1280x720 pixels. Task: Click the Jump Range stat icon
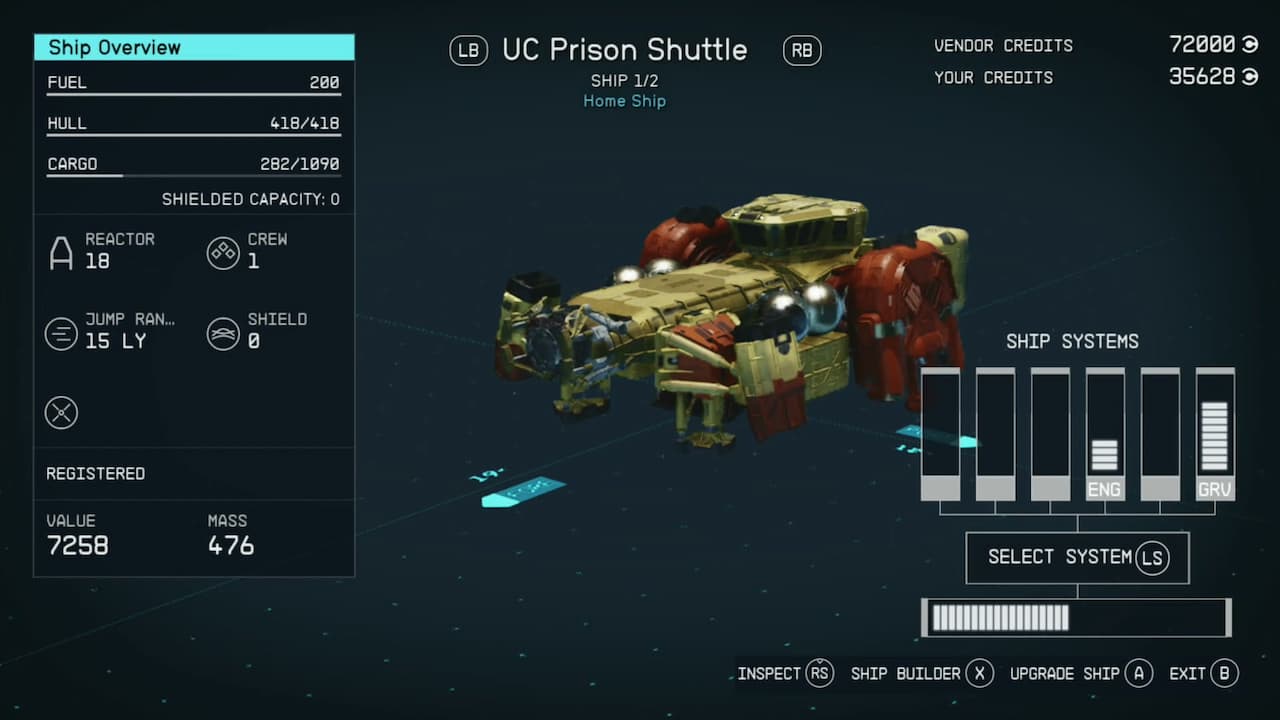(61, 333)
